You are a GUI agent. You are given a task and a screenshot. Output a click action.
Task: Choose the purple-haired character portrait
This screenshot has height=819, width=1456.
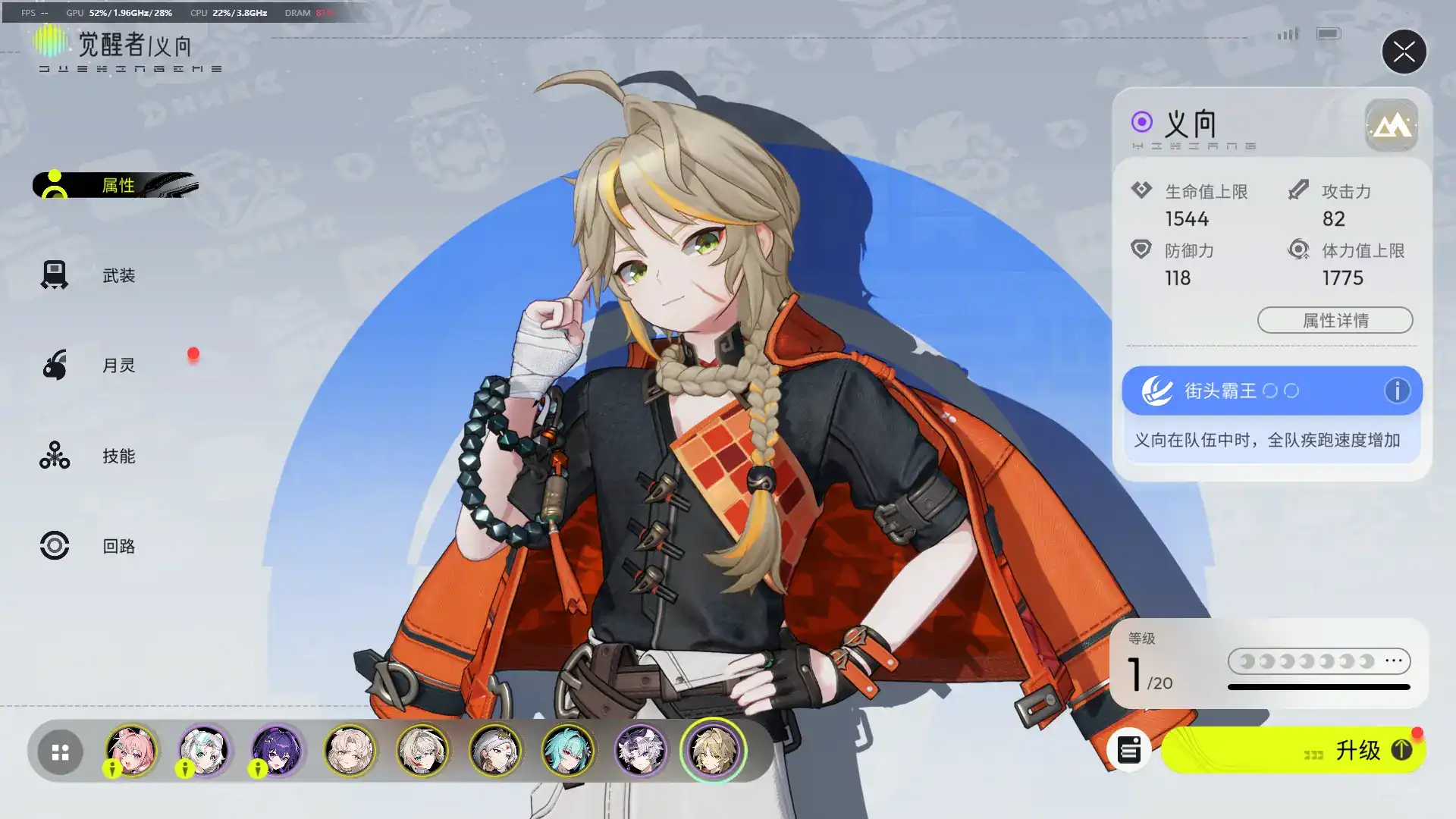pyautogui.click(x=277, y=751)
